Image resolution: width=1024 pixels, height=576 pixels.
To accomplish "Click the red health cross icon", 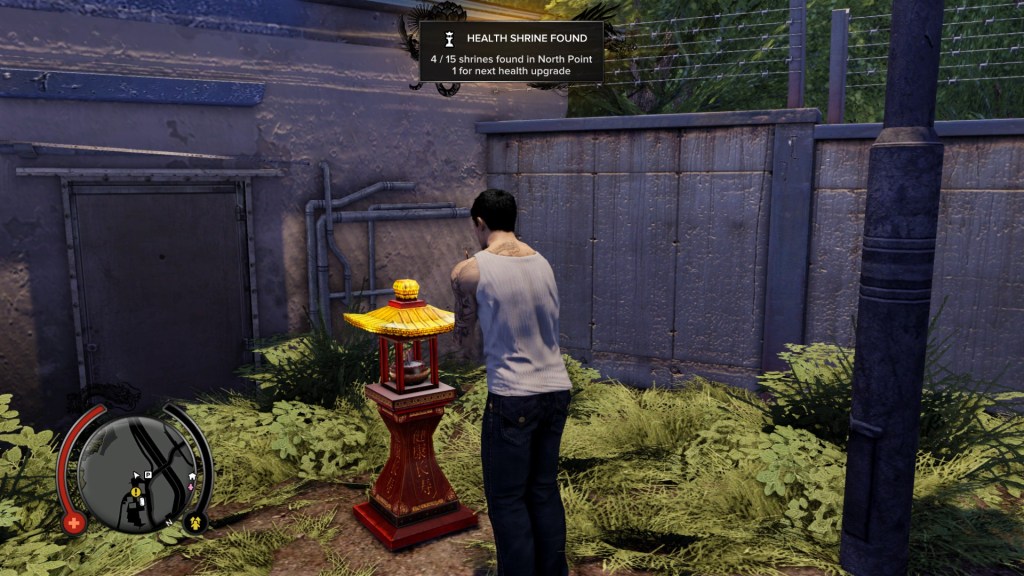I will (x=73, y=522).
